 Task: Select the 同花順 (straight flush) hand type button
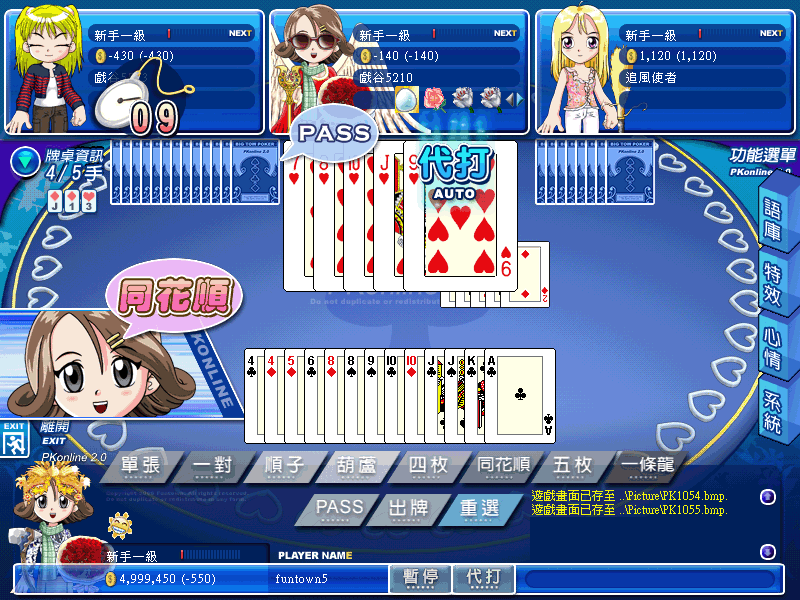[x=503, y=467]
